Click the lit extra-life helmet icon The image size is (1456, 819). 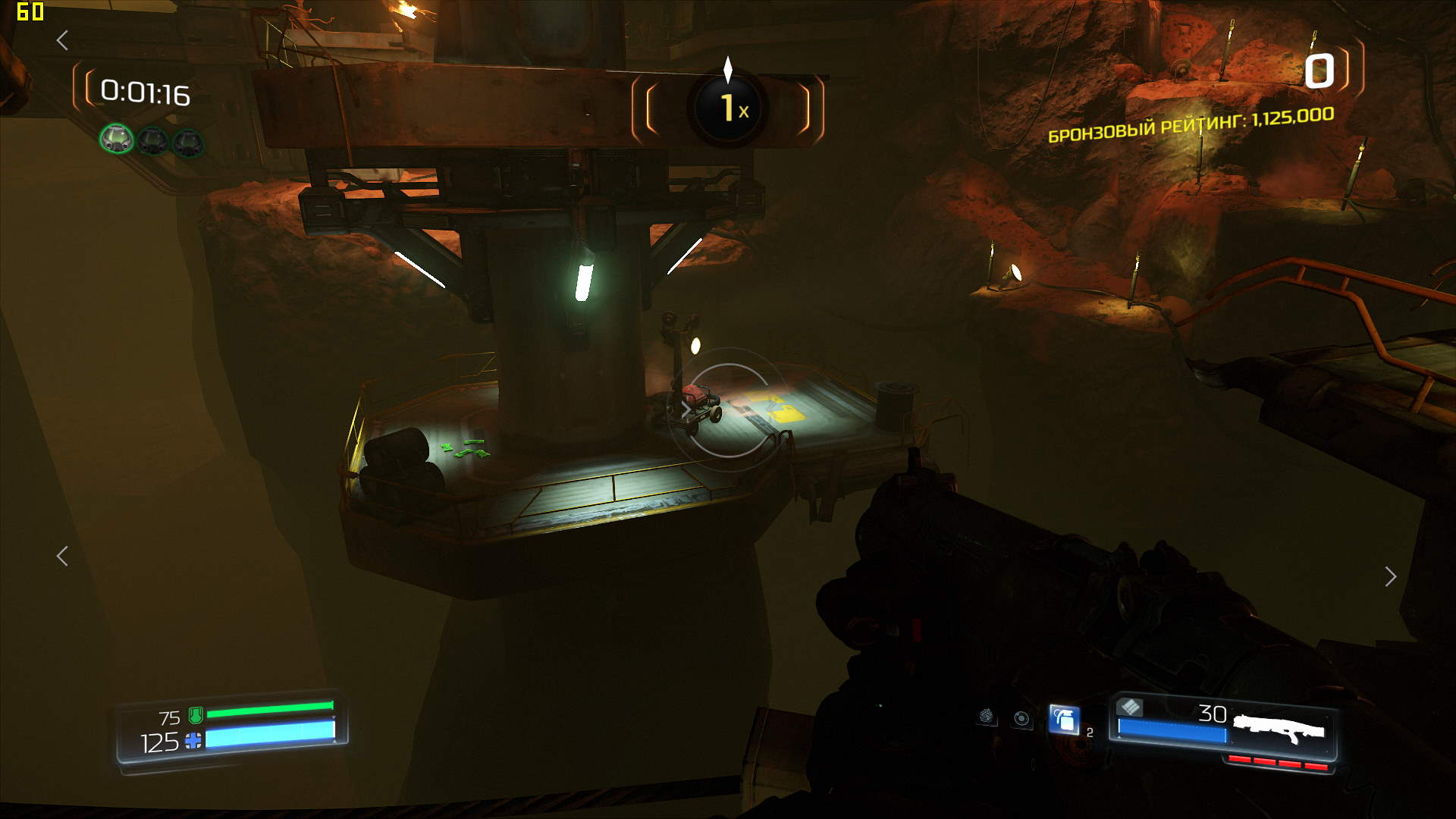117,139
